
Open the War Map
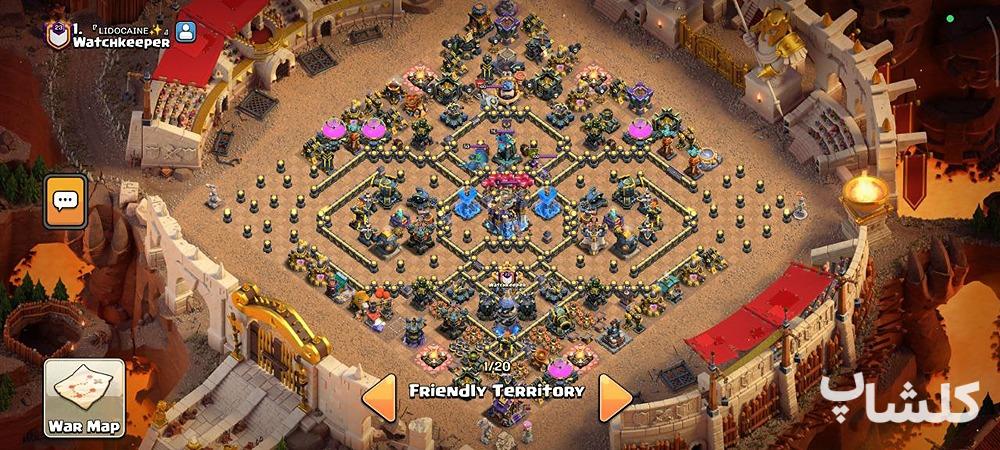pos(84,398)
